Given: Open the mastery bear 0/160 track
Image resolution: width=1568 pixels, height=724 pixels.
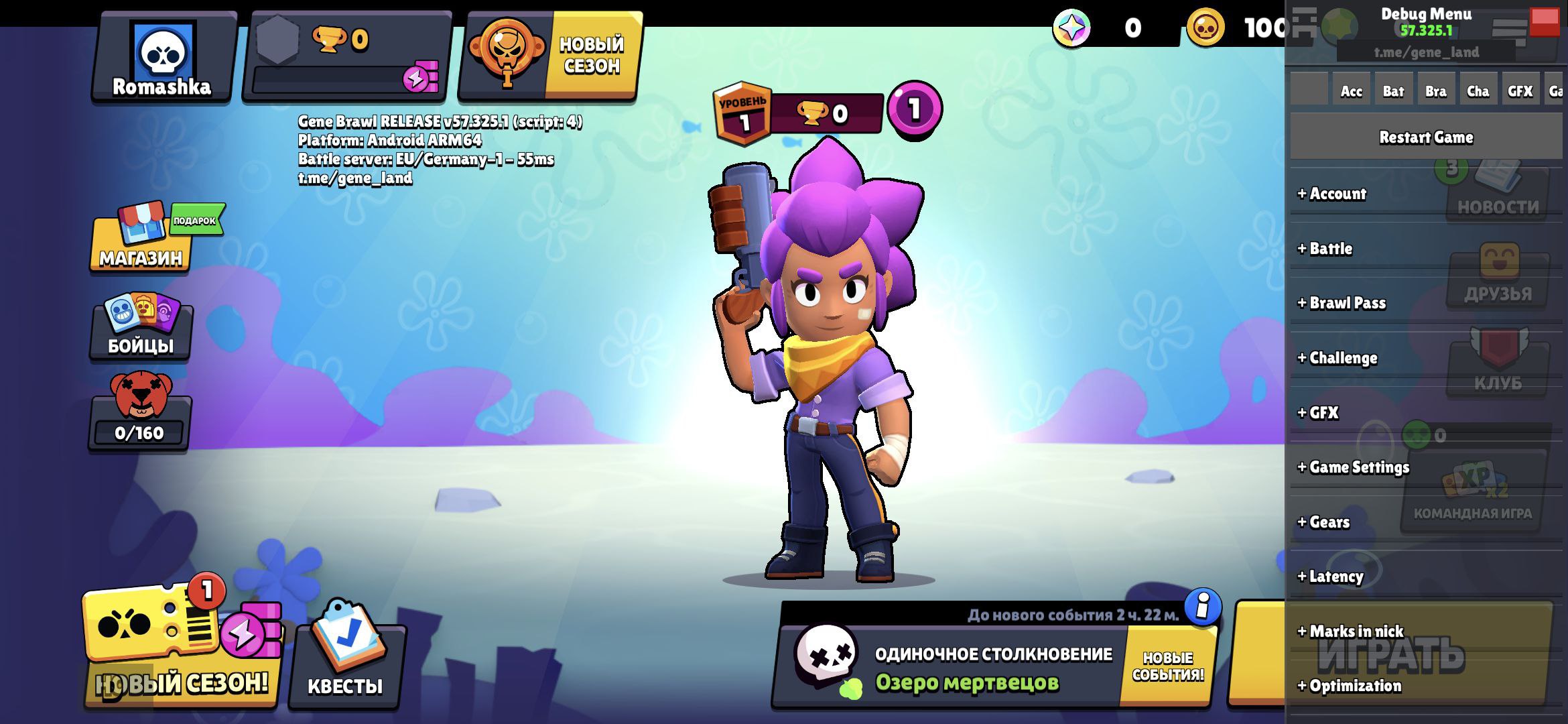Looking at the screenshot, I should [140, 414].
